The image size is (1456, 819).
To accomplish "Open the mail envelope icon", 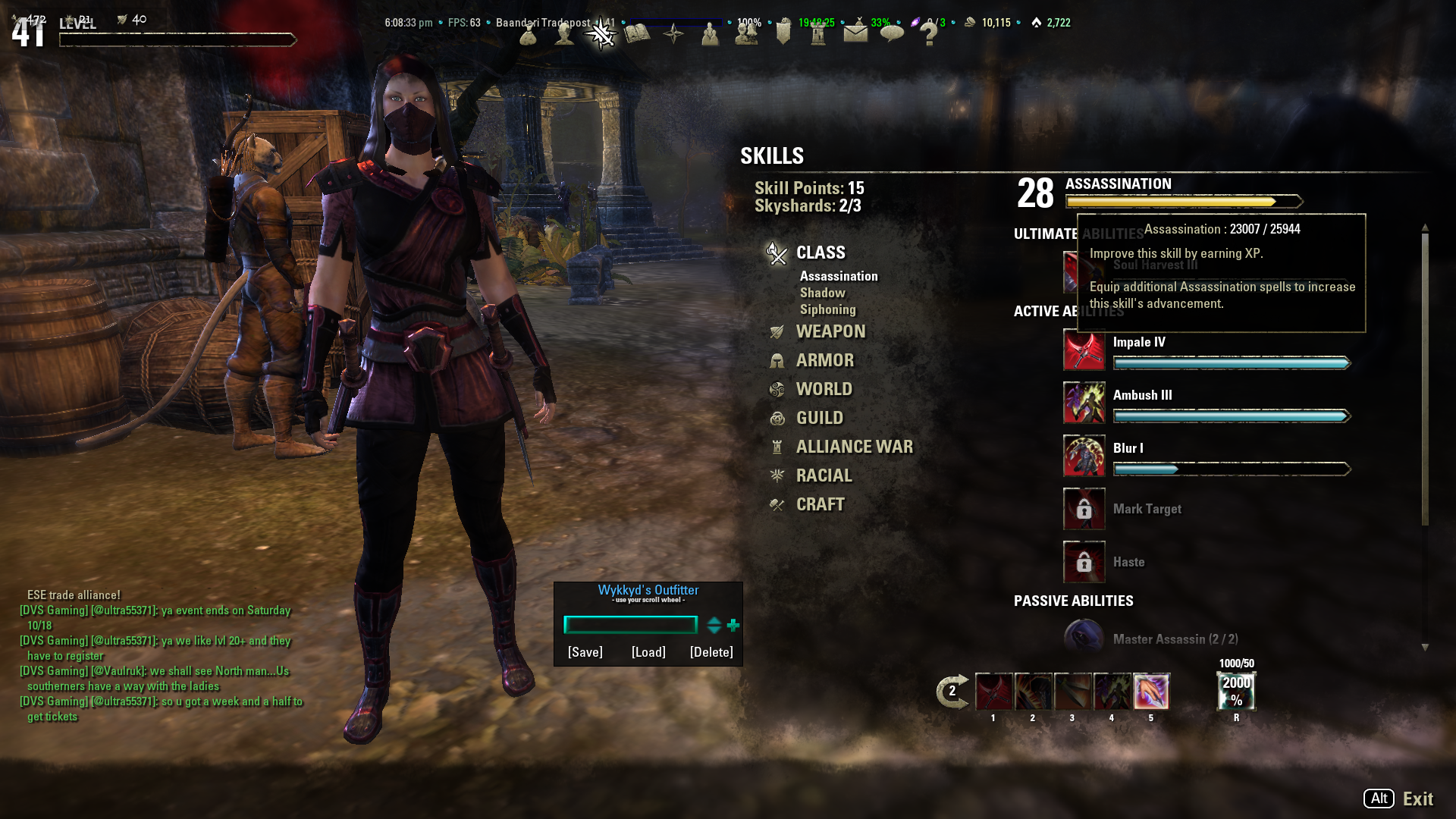I will pyautogui.click(x=855, y=33).
